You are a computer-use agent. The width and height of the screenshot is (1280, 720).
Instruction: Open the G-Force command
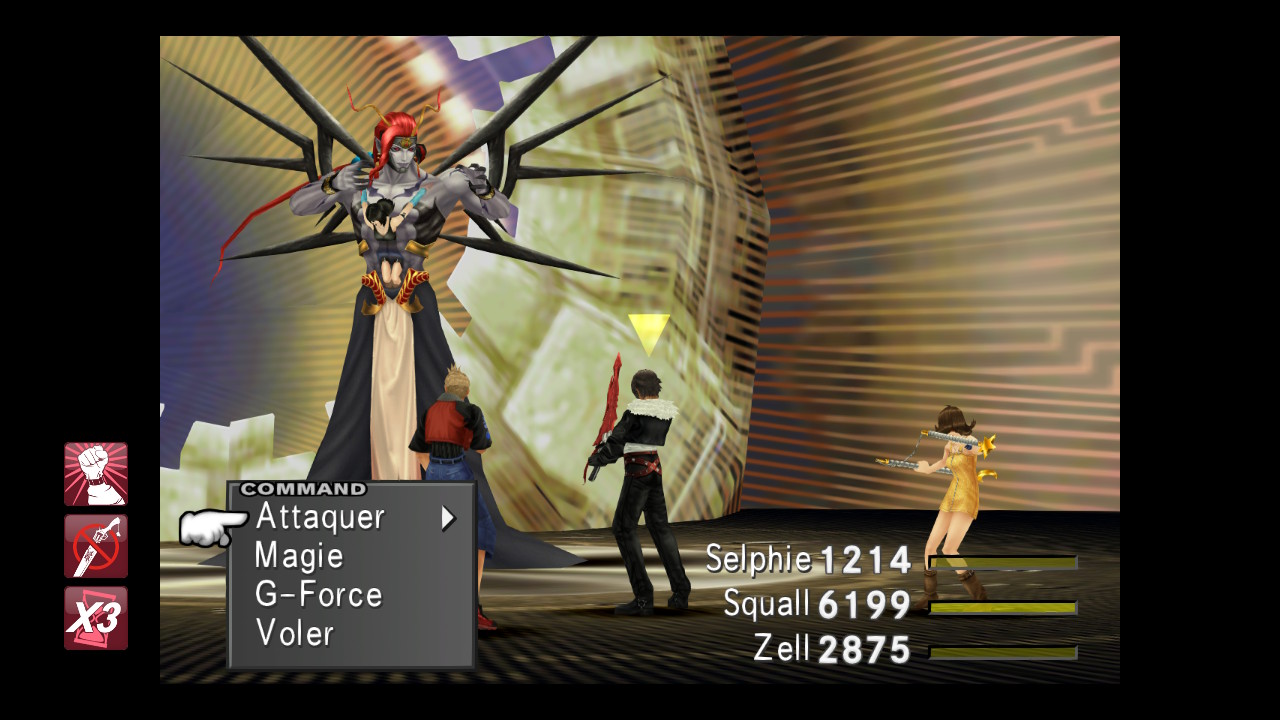318,595
